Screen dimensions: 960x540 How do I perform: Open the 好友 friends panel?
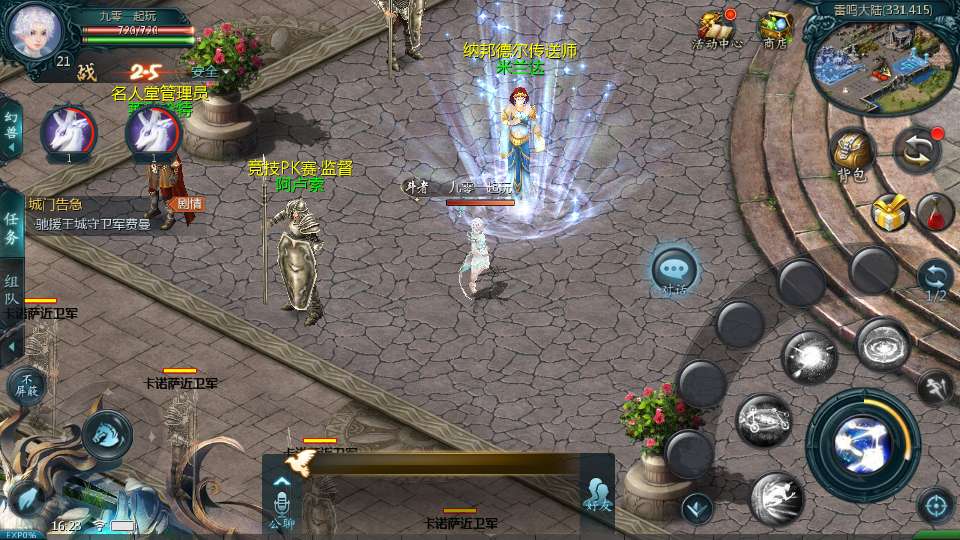[x=597, y=492]
